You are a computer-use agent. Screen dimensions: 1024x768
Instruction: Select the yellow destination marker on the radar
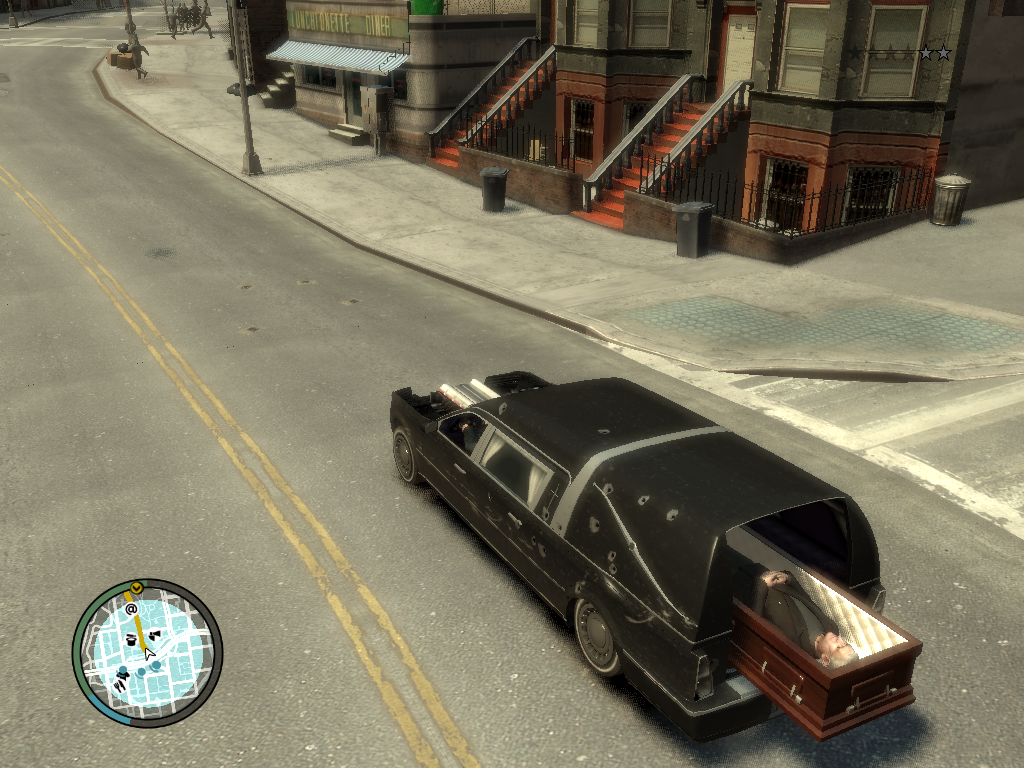coord(137,587)
